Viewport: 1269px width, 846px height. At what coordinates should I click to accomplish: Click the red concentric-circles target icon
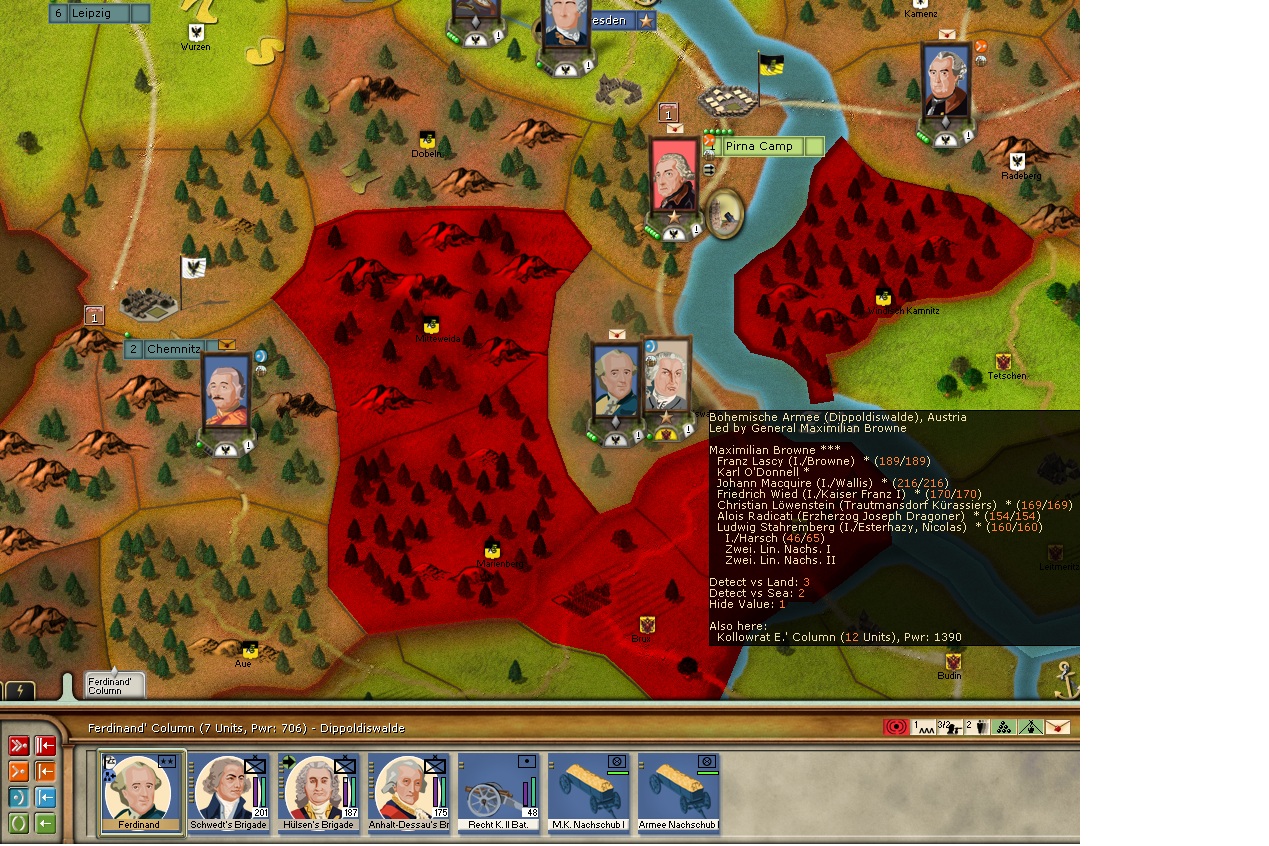pos(896,727)
